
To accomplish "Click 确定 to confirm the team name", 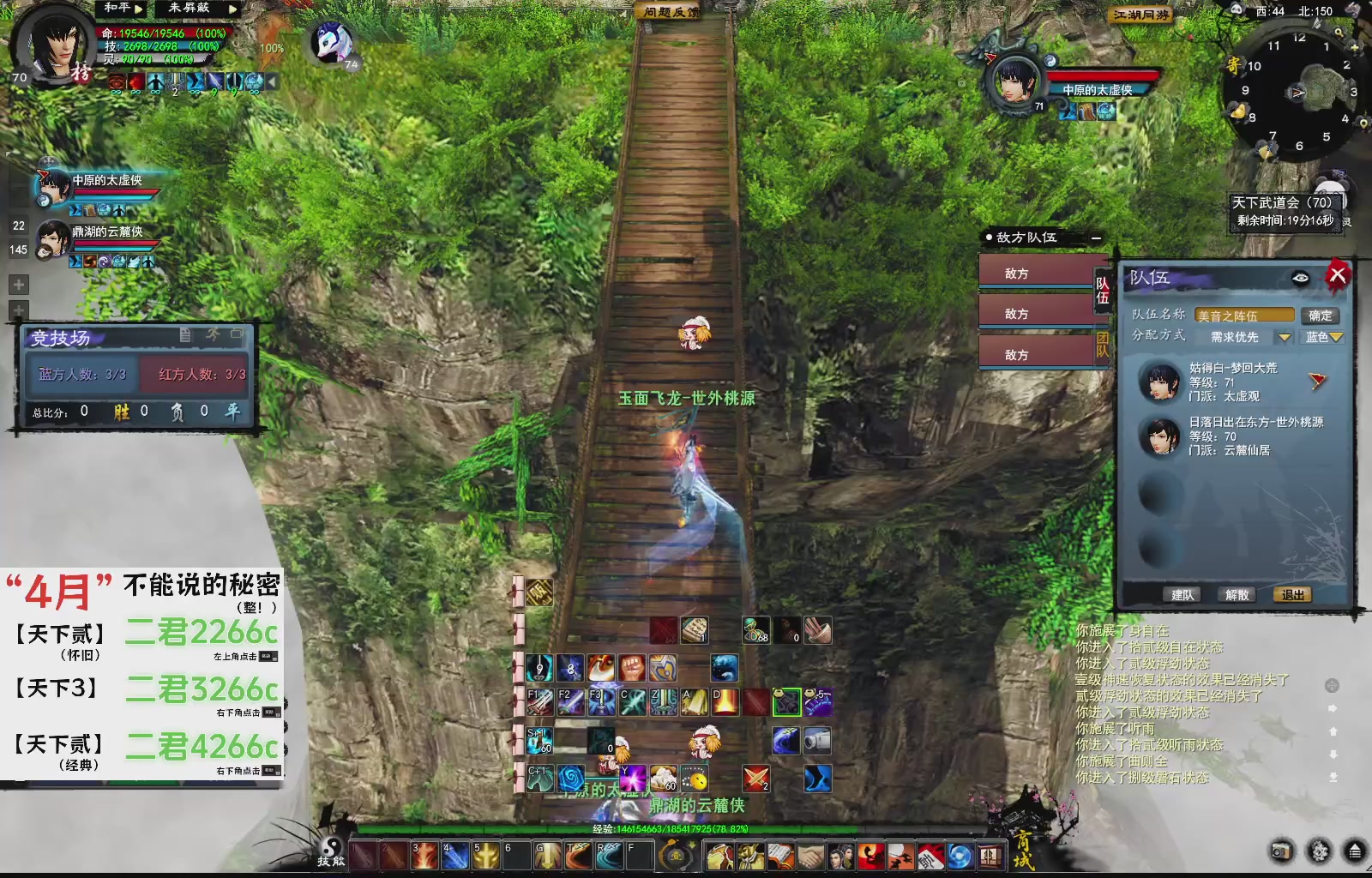I will click(1321, 316).
